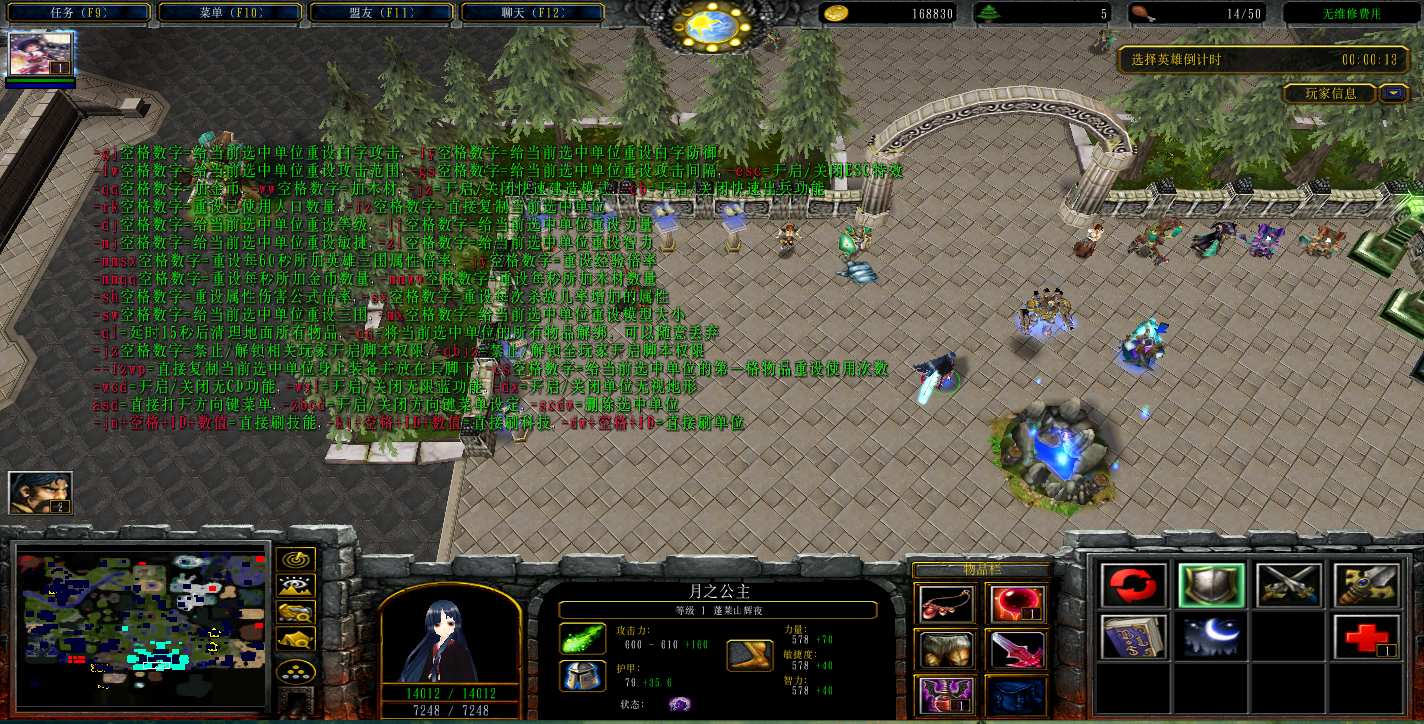Click the red circular arrows command icon
Viewport: 1424px width, 724px height.
click(1134, 585)
